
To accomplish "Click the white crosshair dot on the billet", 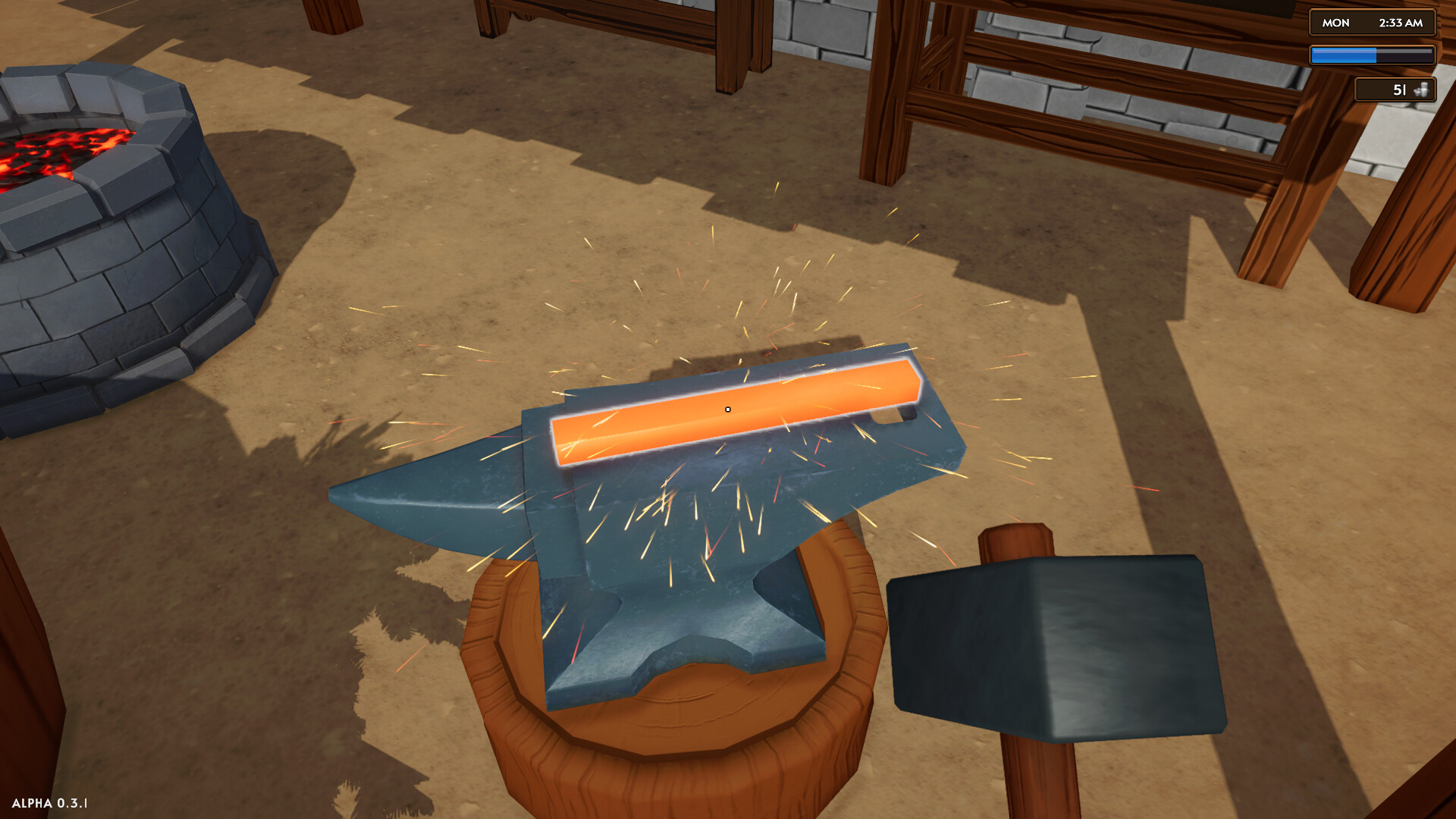I will 727,409.
